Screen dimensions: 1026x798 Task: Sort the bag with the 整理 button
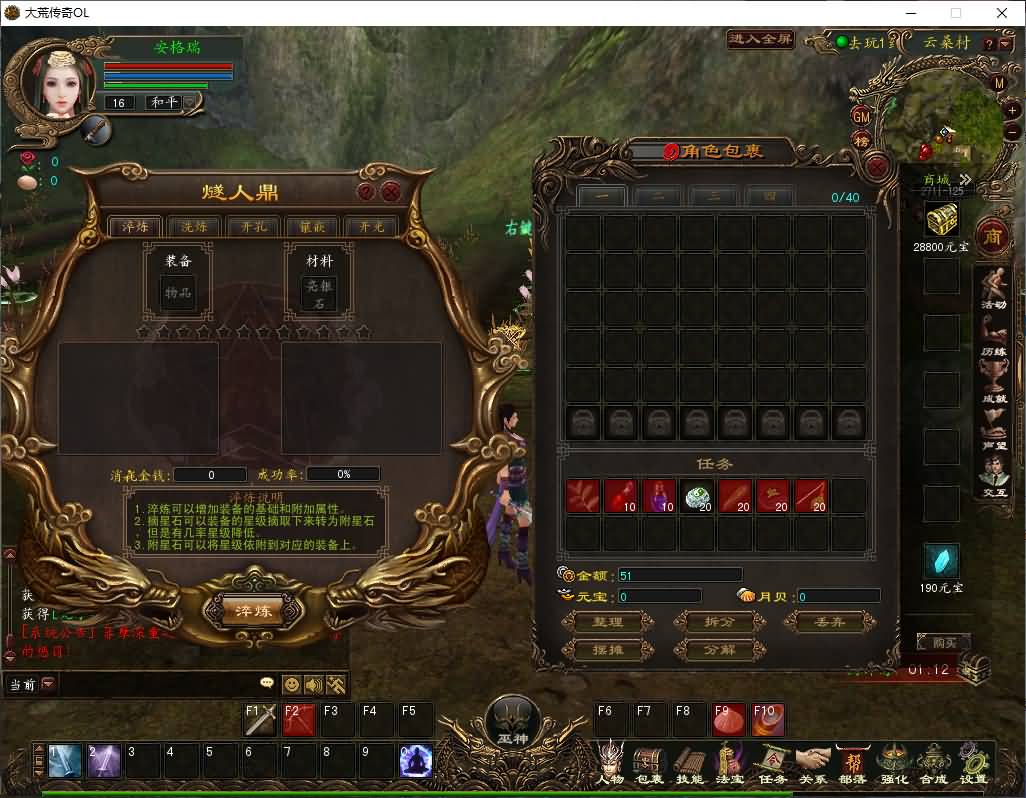[607, 622]
